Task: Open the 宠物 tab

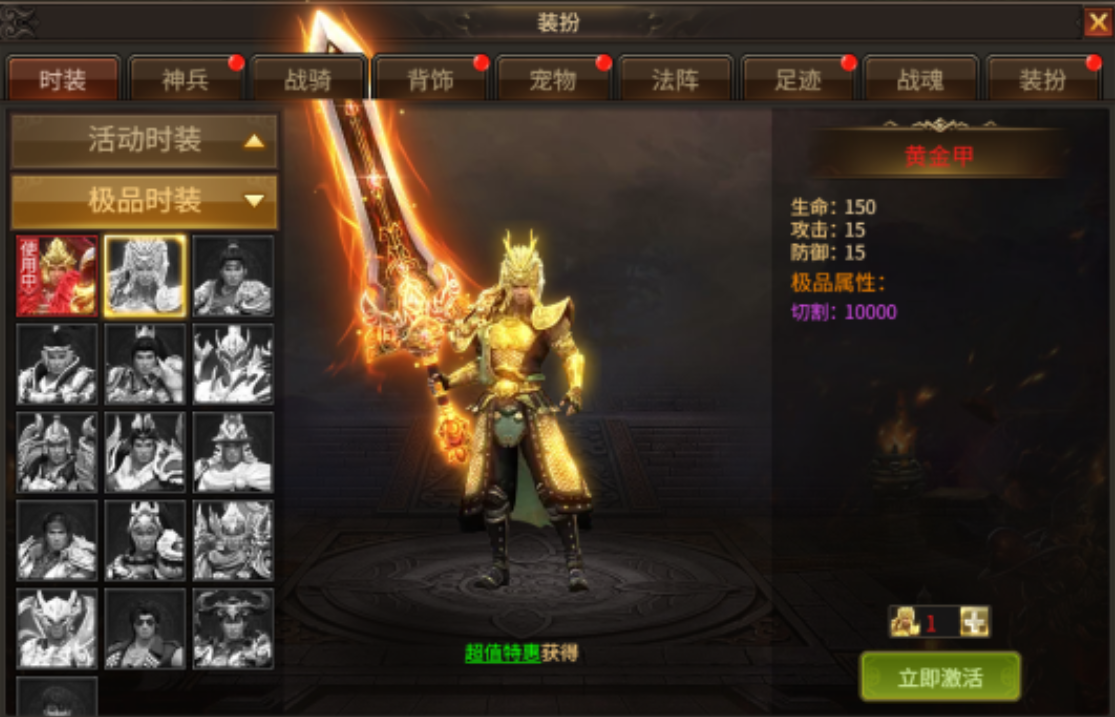Action: [553, 80]
